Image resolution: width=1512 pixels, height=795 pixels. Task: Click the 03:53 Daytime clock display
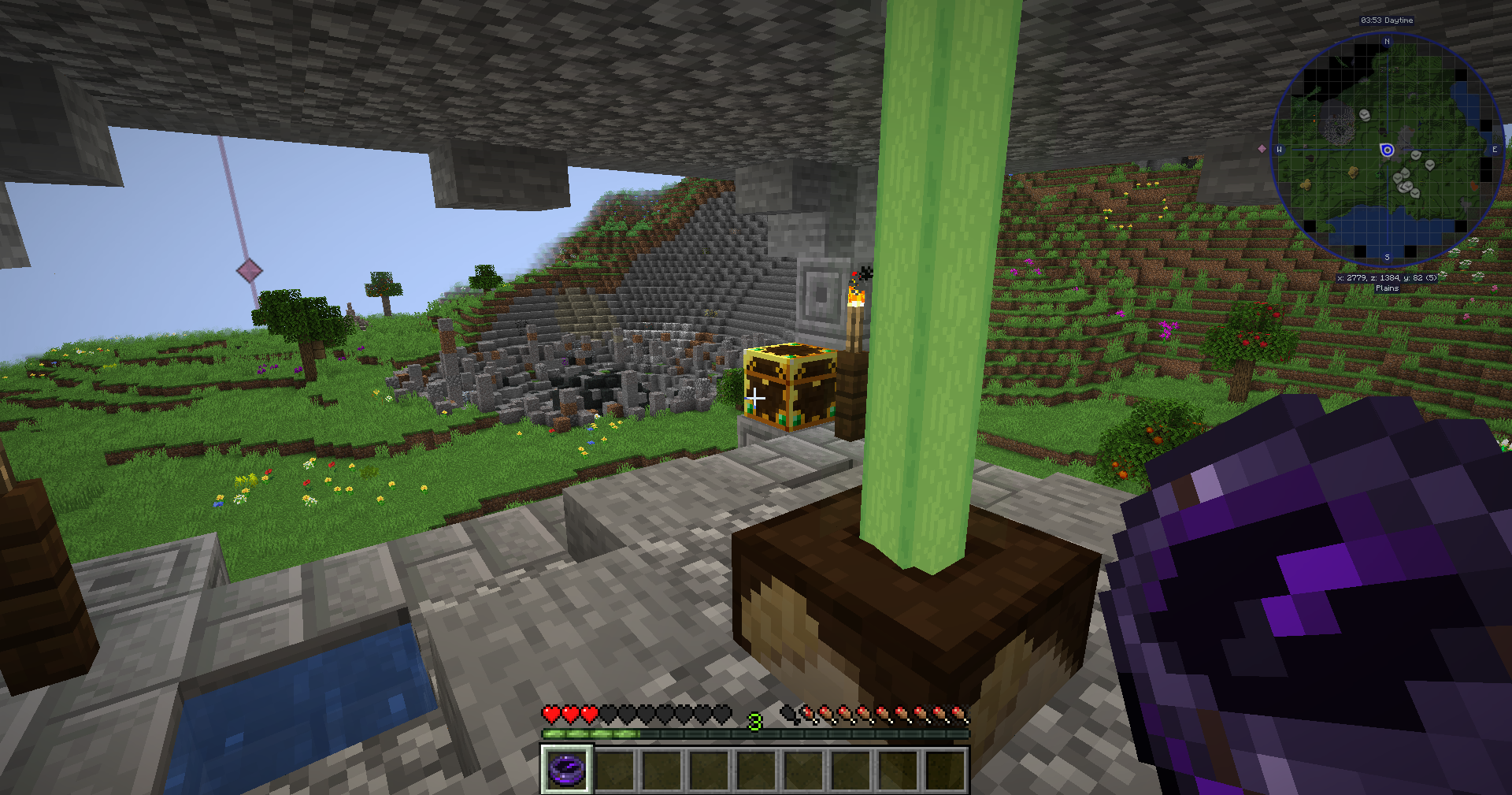tap(1387, 20)
